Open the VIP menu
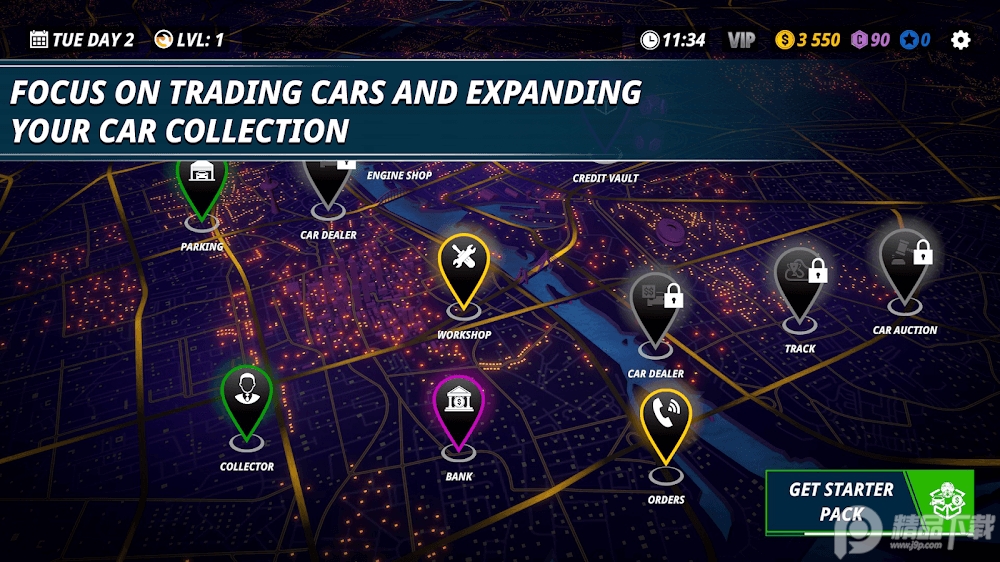The image size is (1000, 562). 741,40
